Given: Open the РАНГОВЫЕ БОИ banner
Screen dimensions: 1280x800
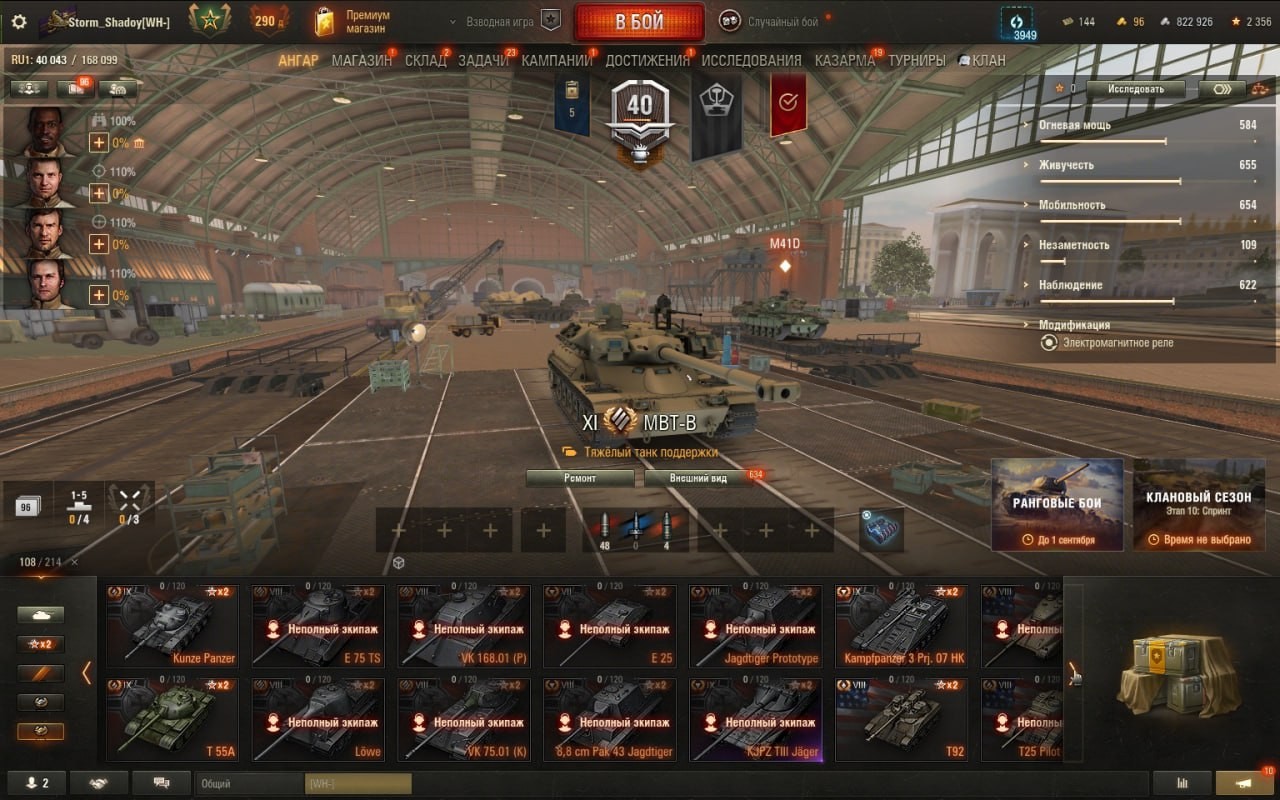Looking at the screenshot, I should coord(1057,504).
